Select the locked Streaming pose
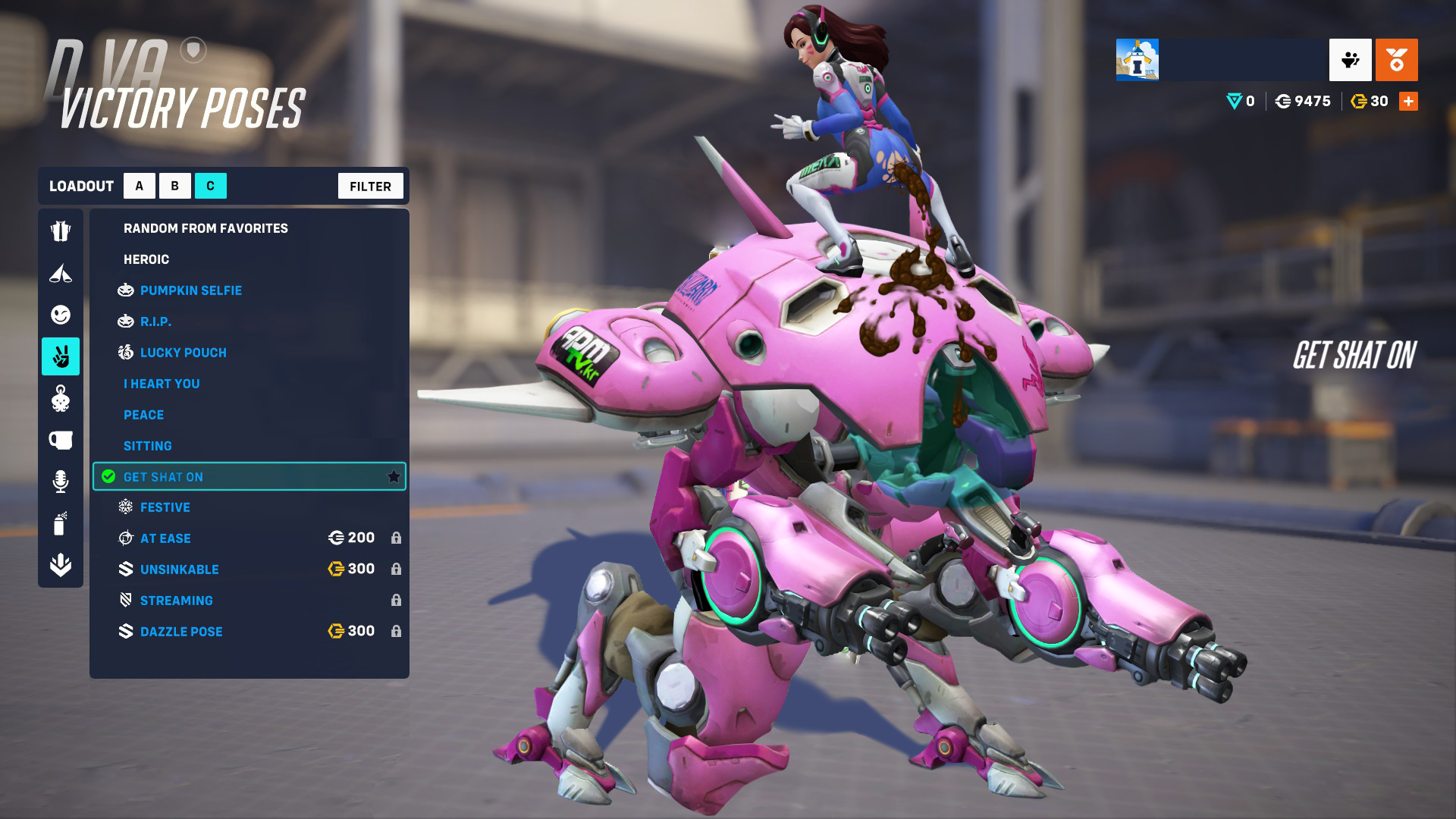 click(x=176, y=601)
